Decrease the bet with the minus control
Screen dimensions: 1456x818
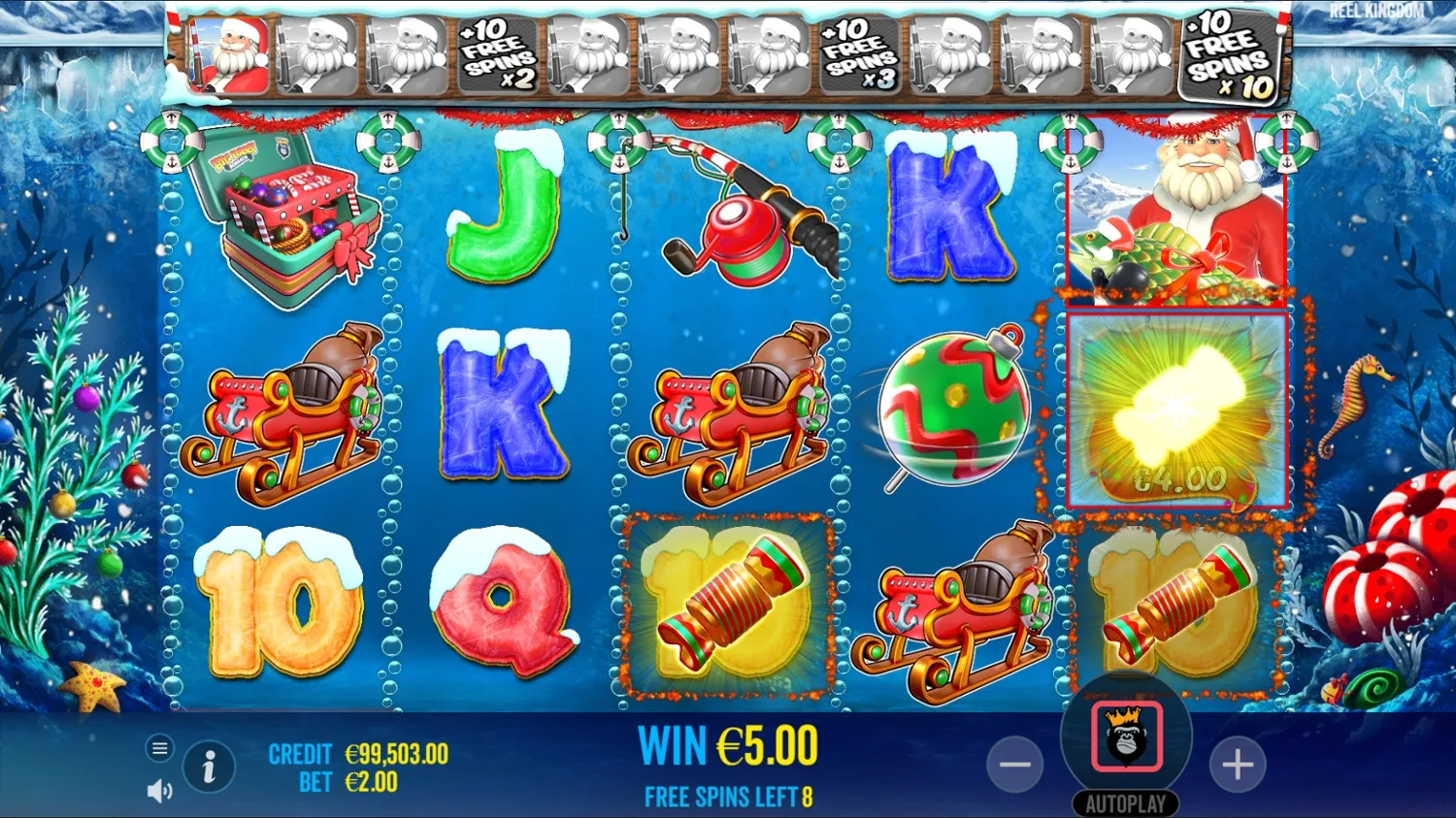[x=1013, y=766]
